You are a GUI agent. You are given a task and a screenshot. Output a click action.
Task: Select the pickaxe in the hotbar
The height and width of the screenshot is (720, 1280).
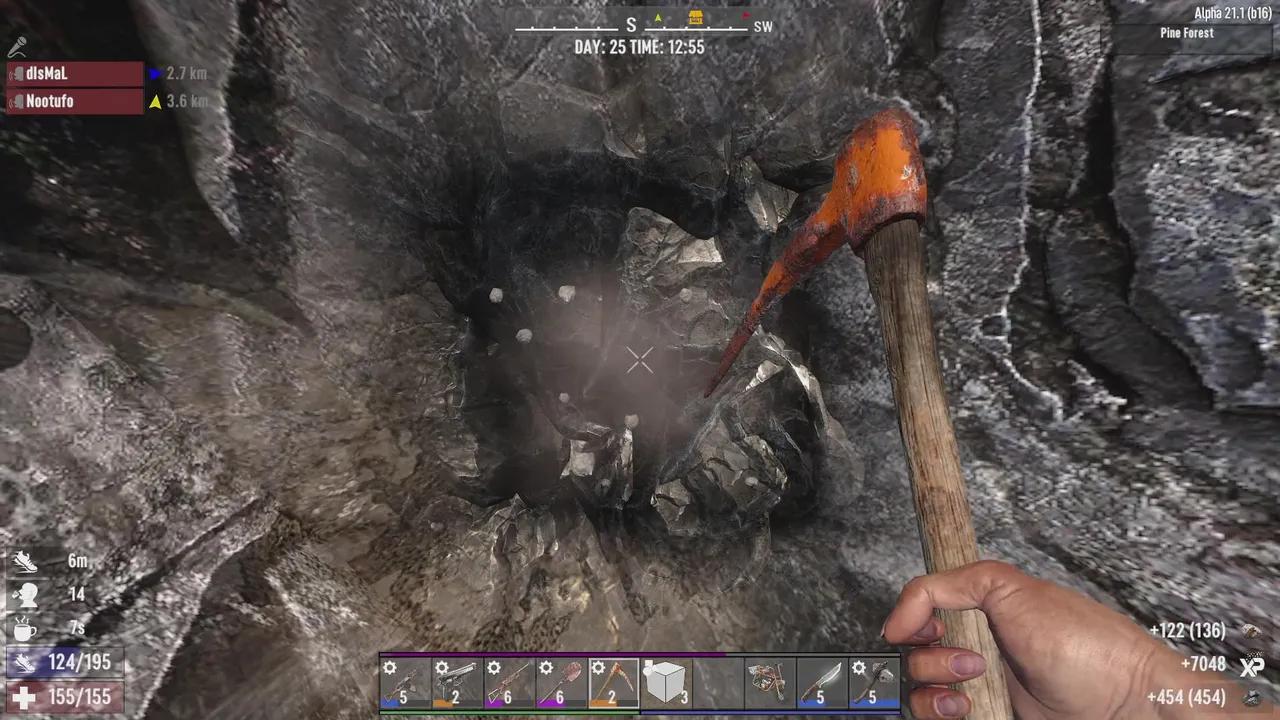613,683
